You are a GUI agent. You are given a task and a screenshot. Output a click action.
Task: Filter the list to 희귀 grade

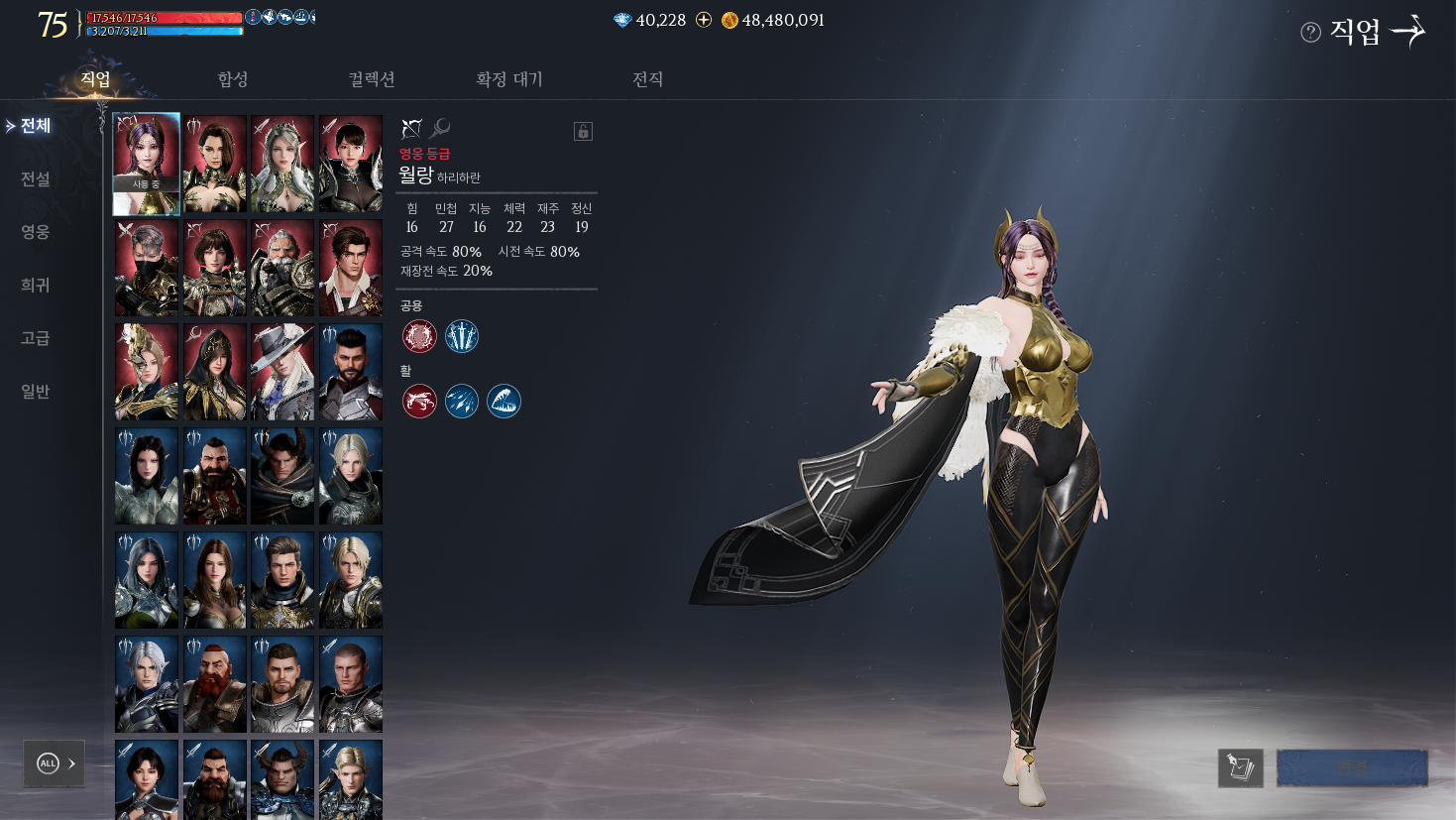coord(36,285)
